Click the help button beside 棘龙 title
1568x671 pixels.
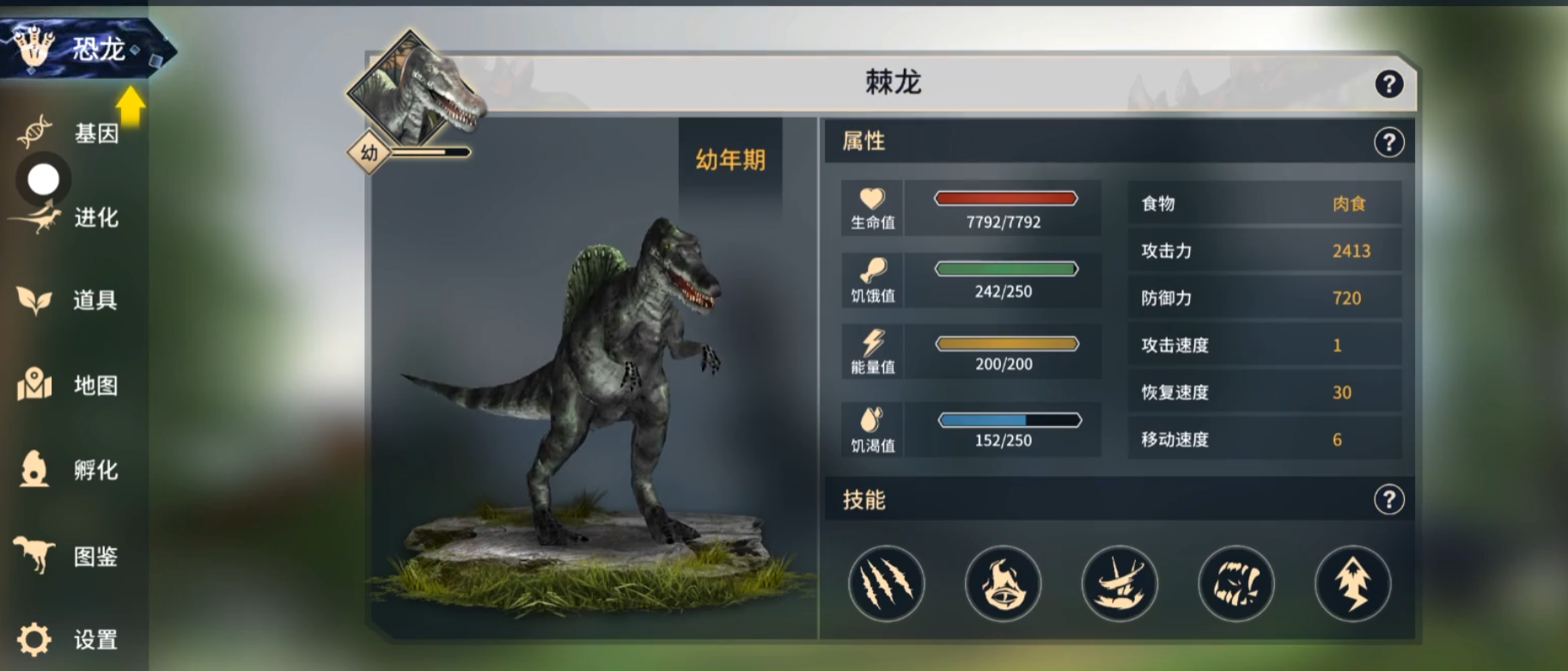1388,84
